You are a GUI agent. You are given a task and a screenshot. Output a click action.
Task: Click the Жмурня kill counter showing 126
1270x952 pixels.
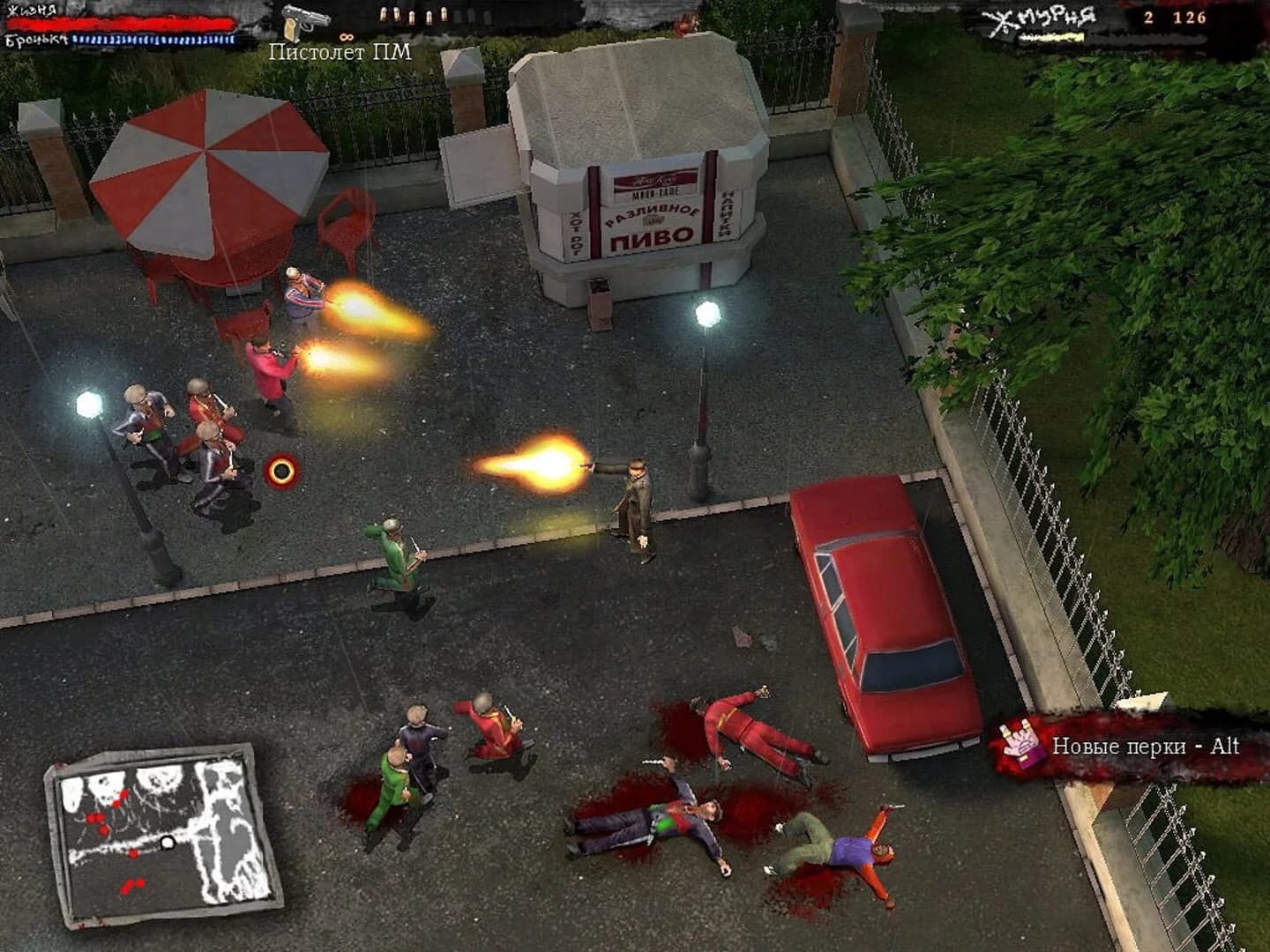pyautogui.click(x=1189, y=17)
